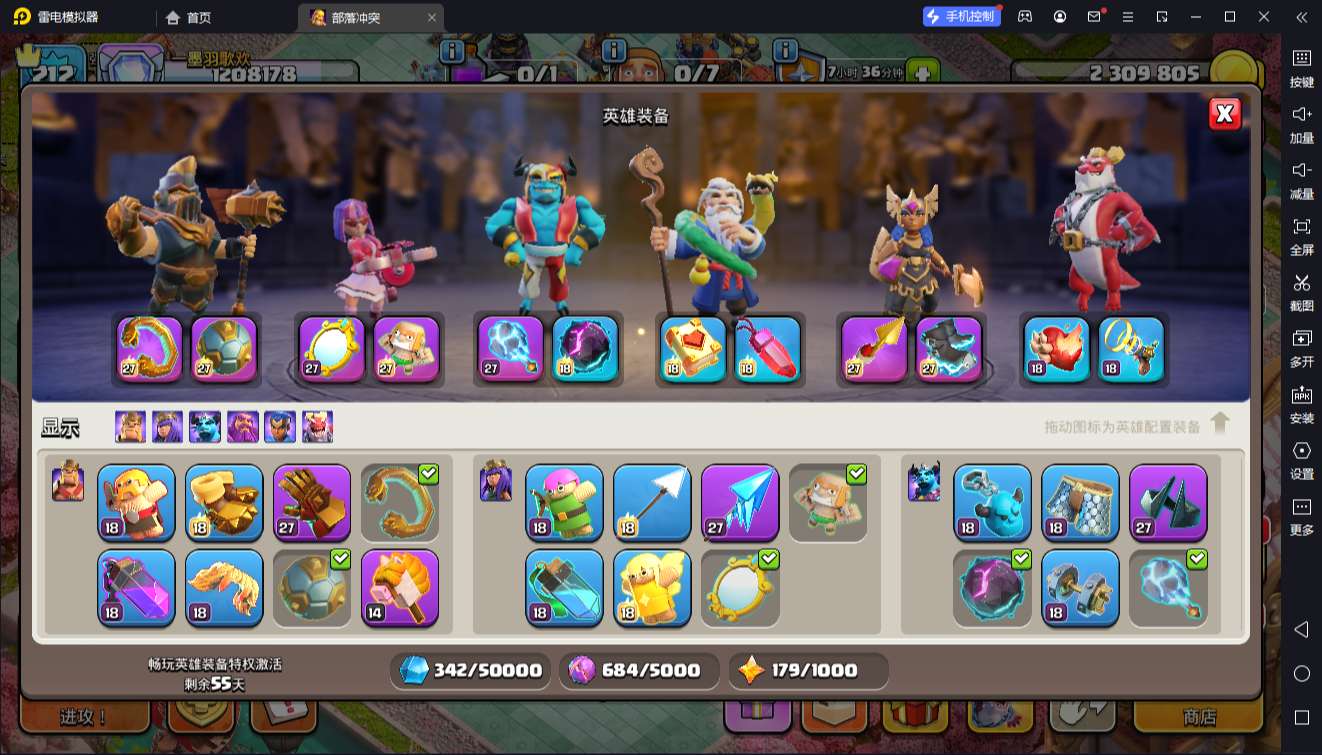Select the Giant Gauntlet equipment

click(312, 502)
